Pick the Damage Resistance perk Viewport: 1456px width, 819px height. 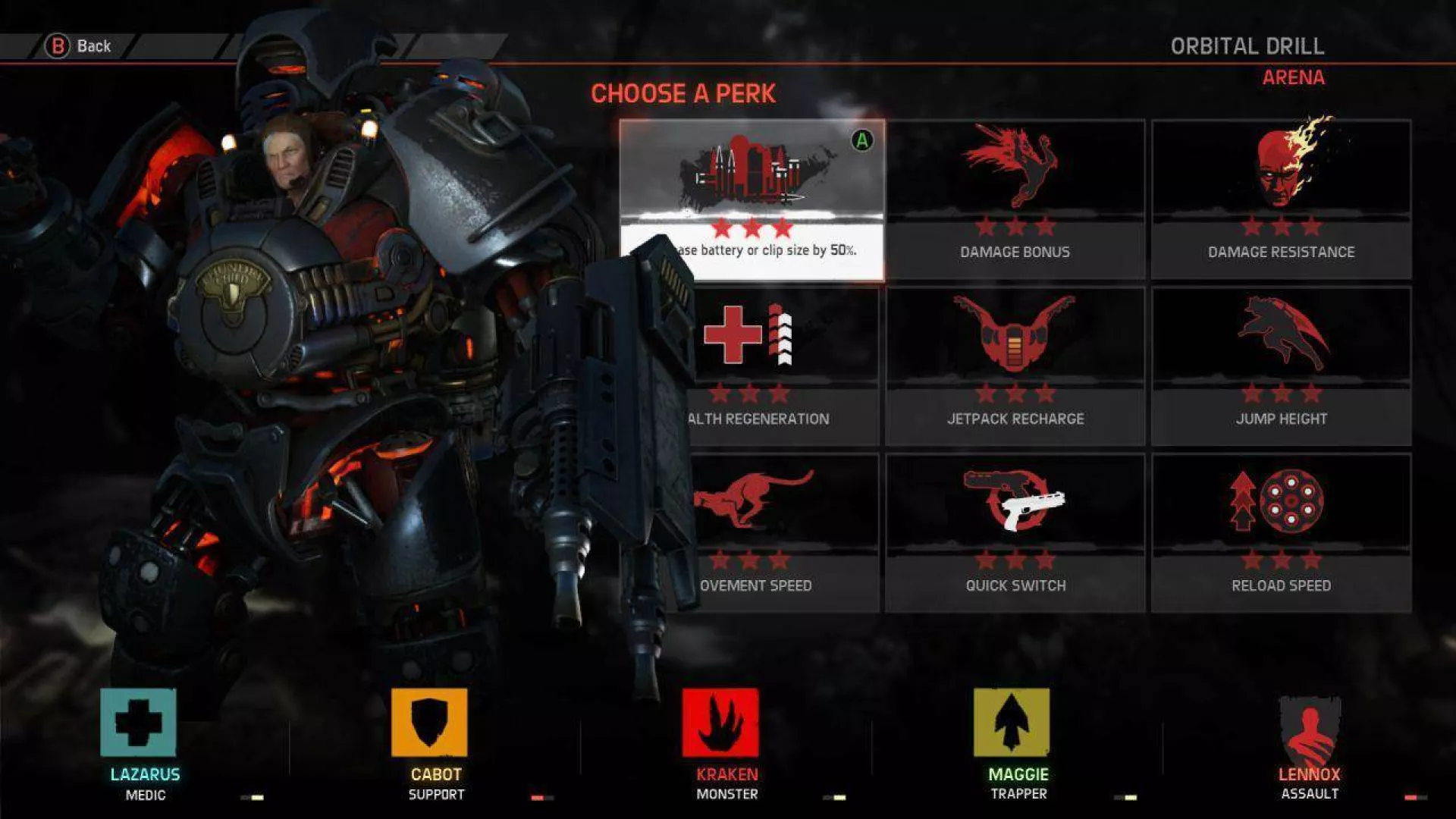point(1281,199)
